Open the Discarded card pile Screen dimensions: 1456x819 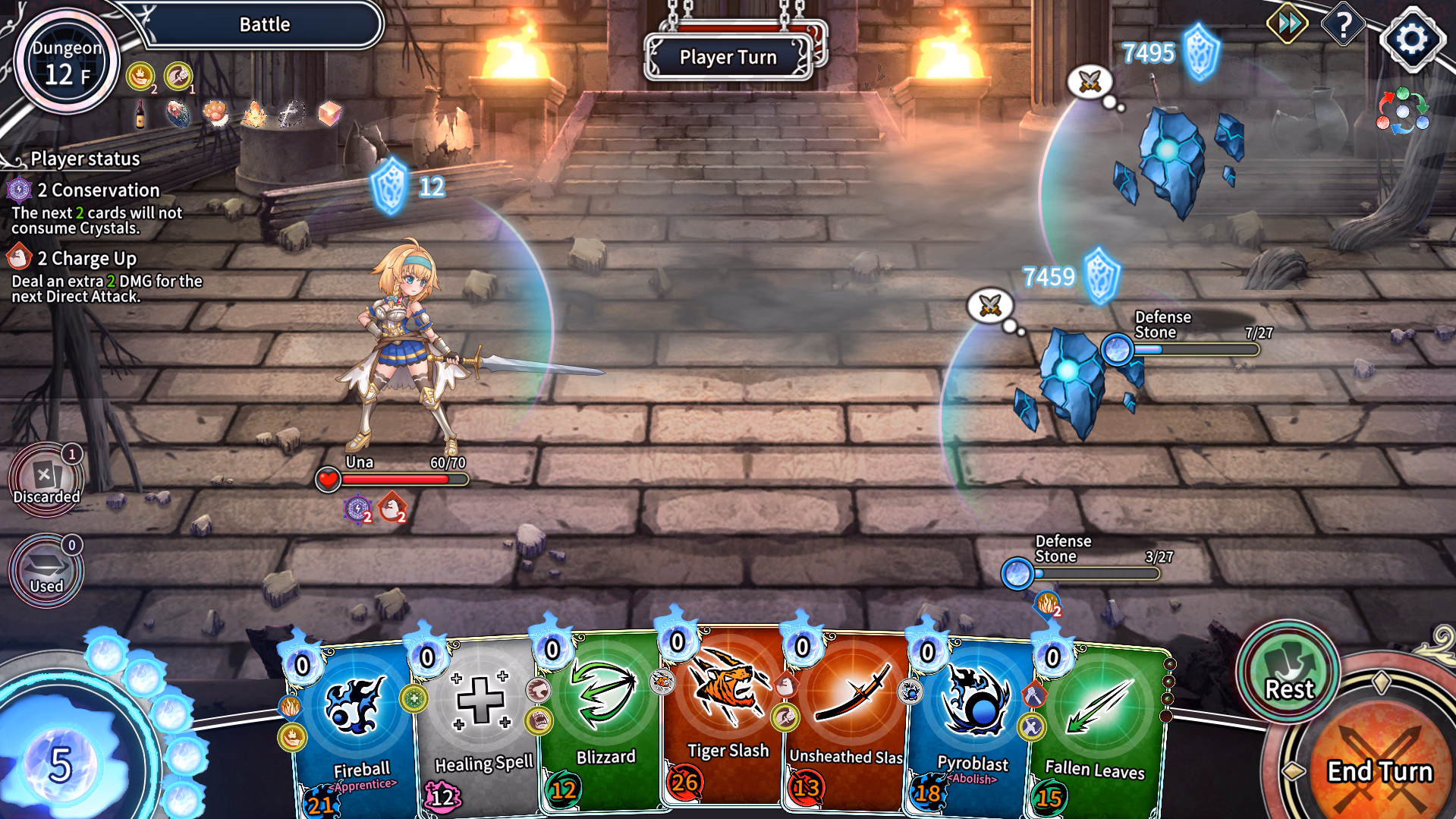46,480
